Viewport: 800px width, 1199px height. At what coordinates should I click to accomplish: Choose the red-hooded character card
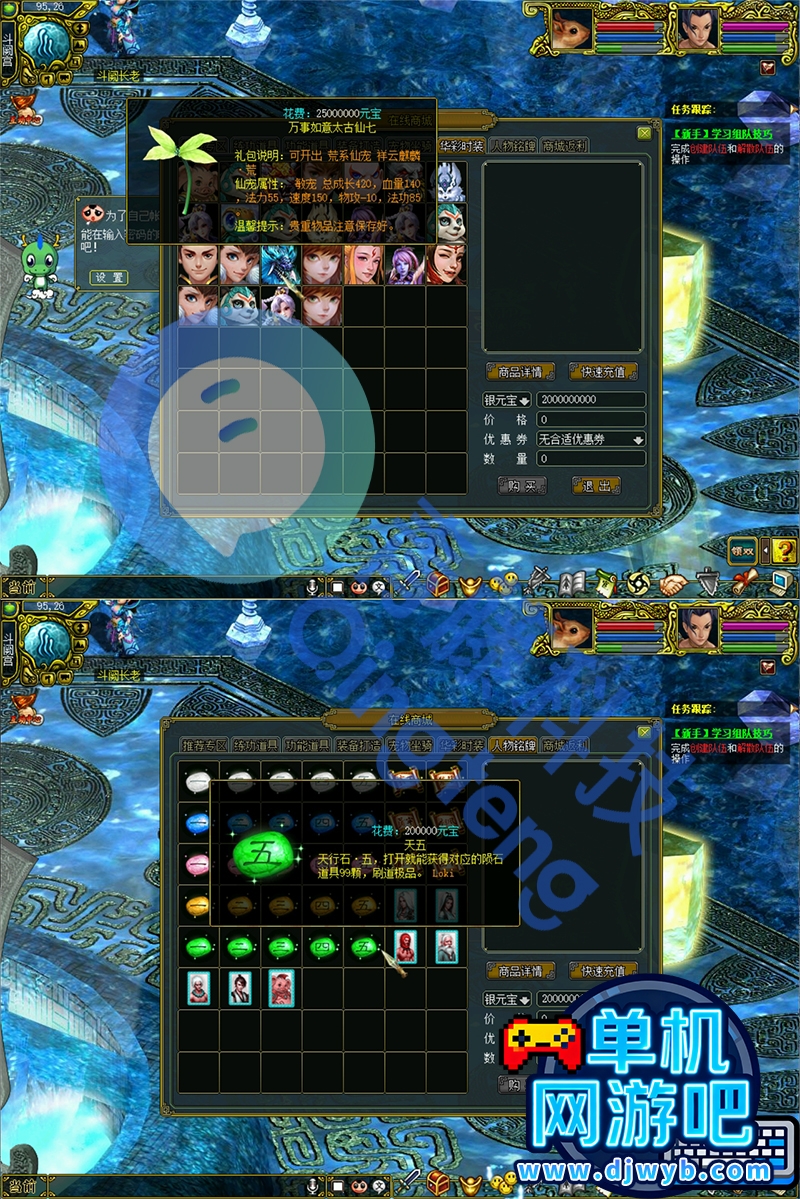[x=405, y=946]
